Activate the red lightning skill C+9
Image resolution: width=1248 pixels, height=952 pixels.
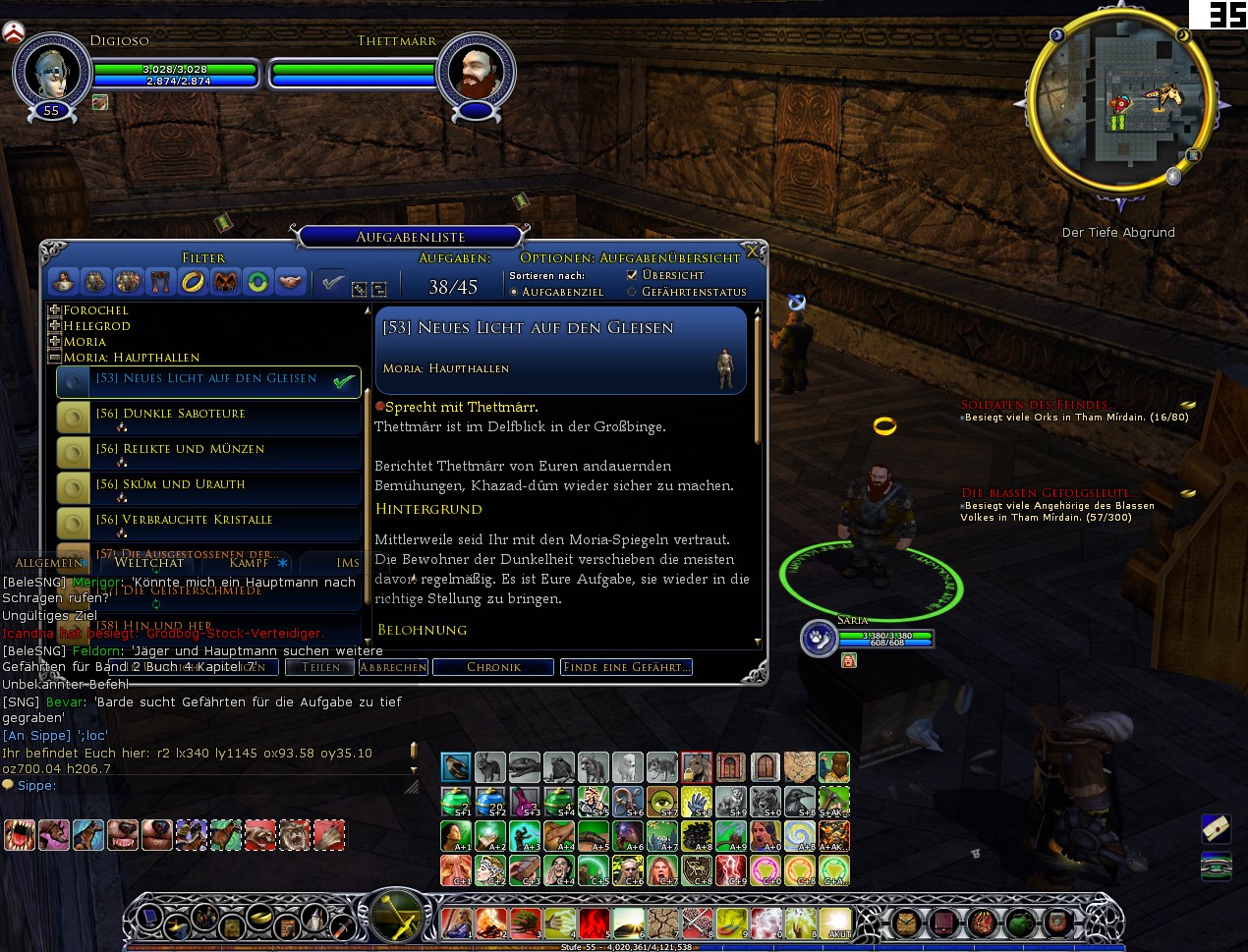(731, 869)
